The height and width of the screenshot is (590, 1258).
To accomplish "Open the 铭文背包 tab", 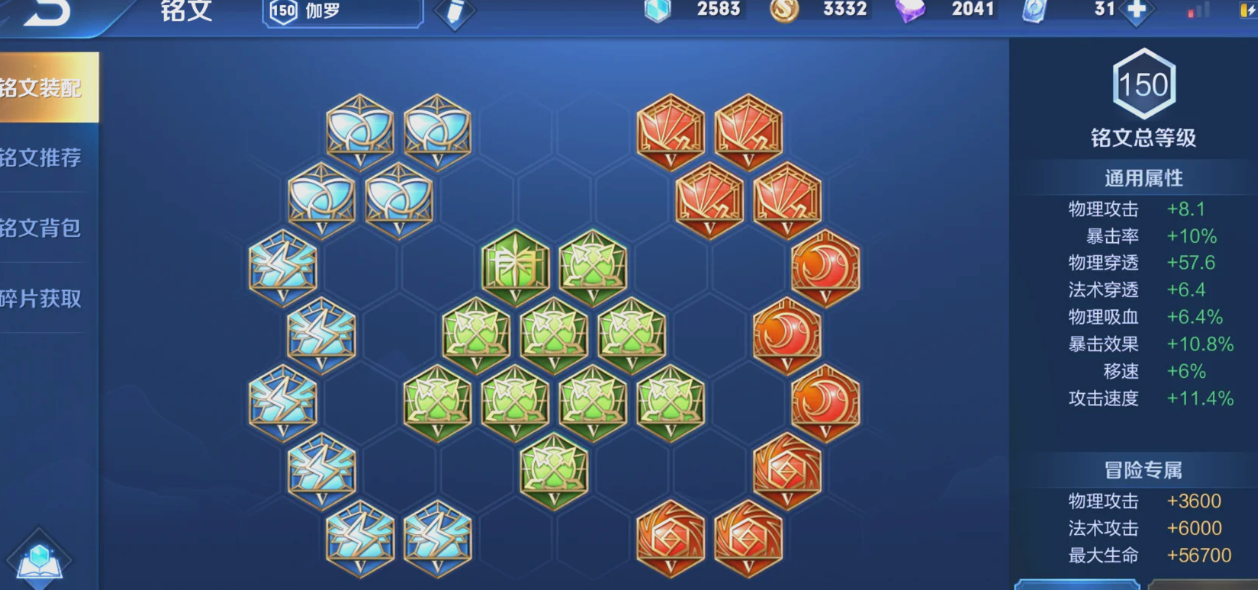I will coord(45,228).
